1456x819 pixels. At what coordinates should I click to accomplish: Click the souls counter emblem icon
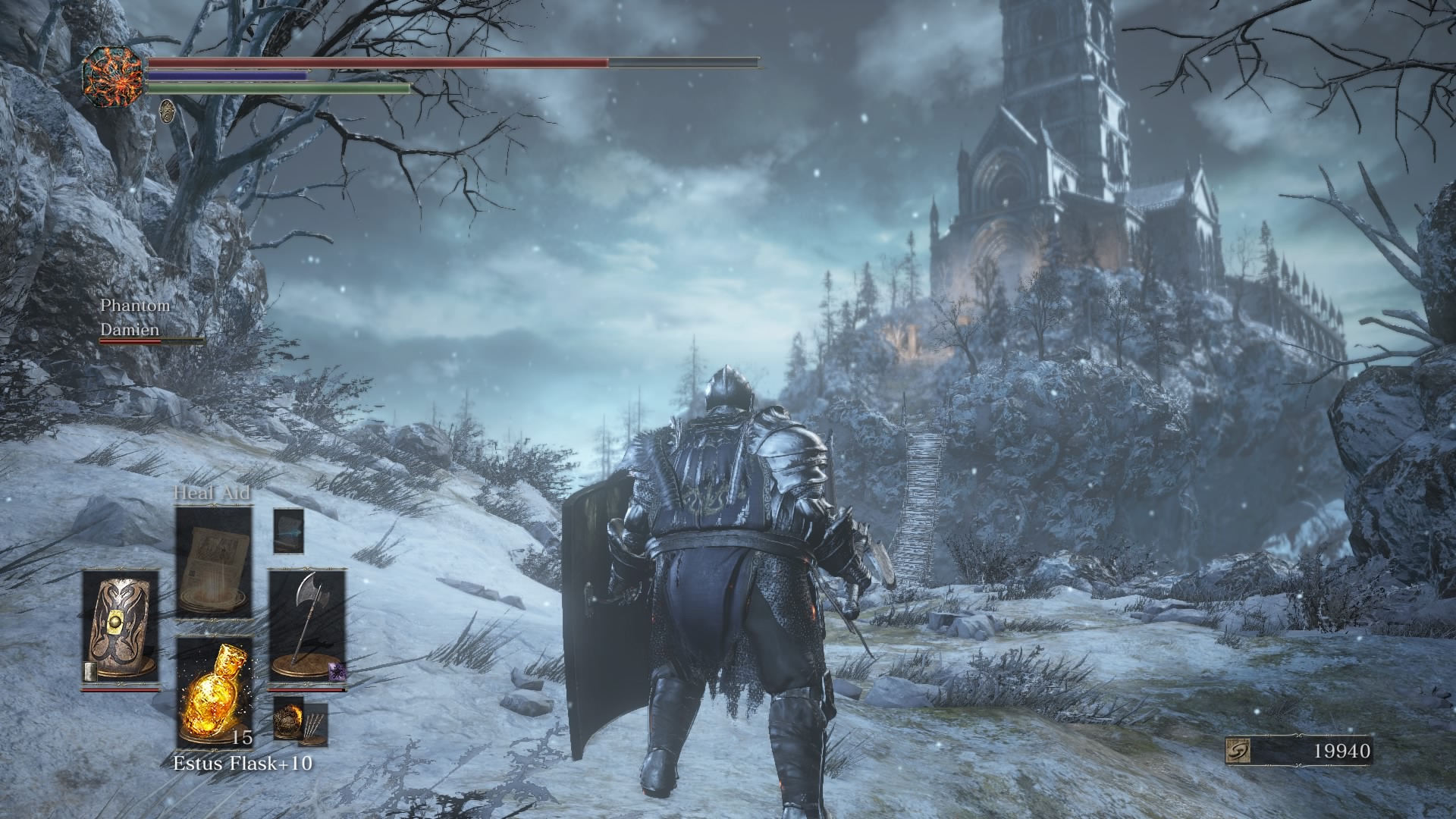(x=1238, y=751)
